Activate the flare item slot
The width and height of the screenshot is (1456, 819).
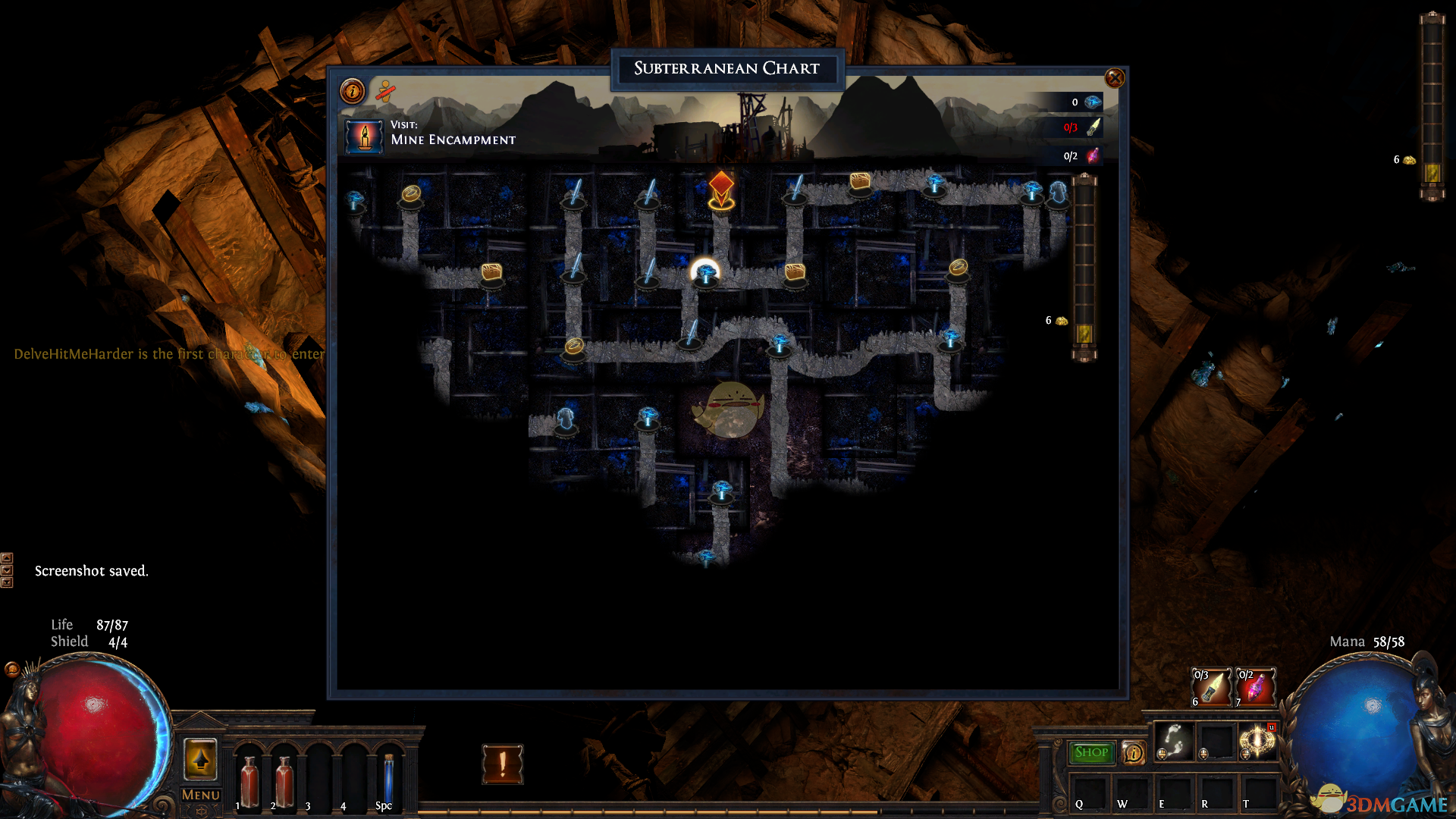point(1211,687)
